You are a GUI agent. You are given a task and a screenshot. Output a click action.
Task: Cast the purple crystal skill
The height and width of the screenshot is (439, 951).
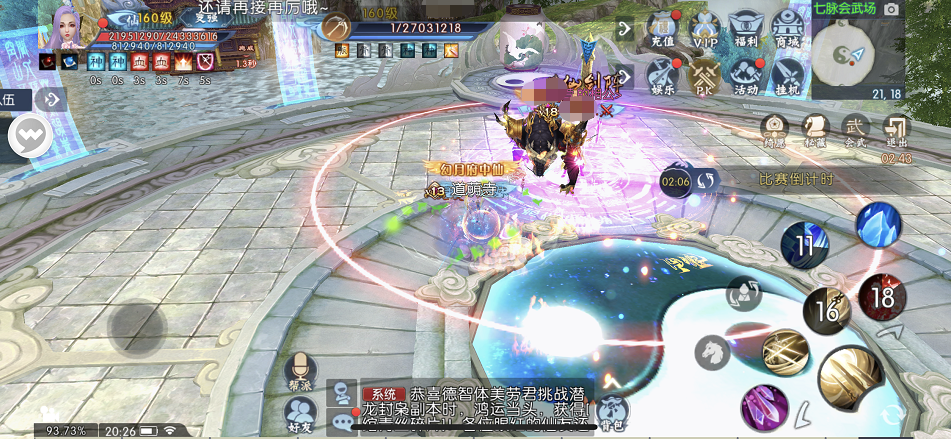tap(764, 407)
